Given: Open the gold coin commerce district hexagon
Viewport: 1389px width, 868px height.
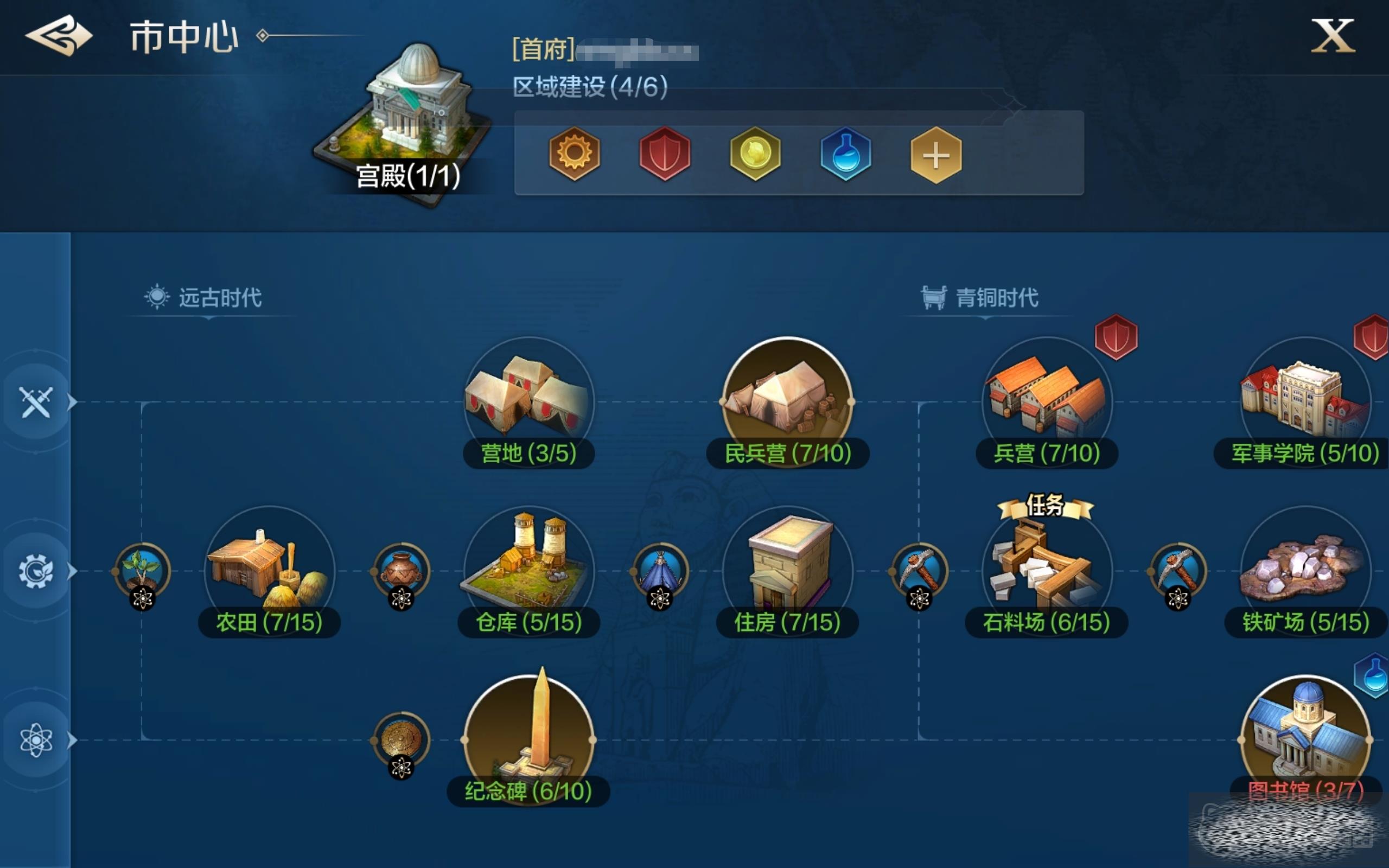Looking at the screenshot, I should pyautogui.click(x=755, y=154).
